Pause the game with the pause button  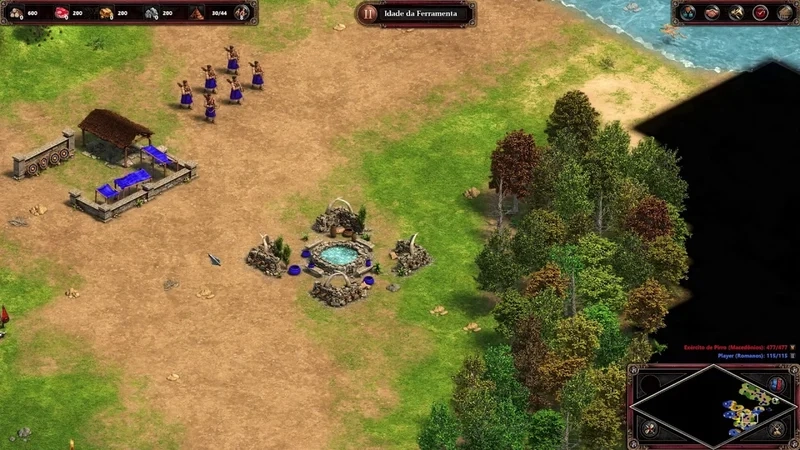[x=370, y=13]
